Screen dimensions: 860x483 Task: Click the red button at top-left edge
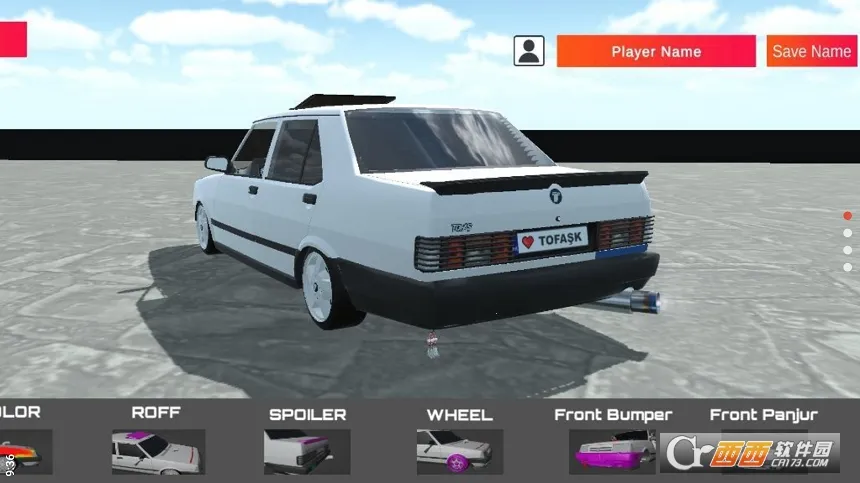click(x=13, y=40)
